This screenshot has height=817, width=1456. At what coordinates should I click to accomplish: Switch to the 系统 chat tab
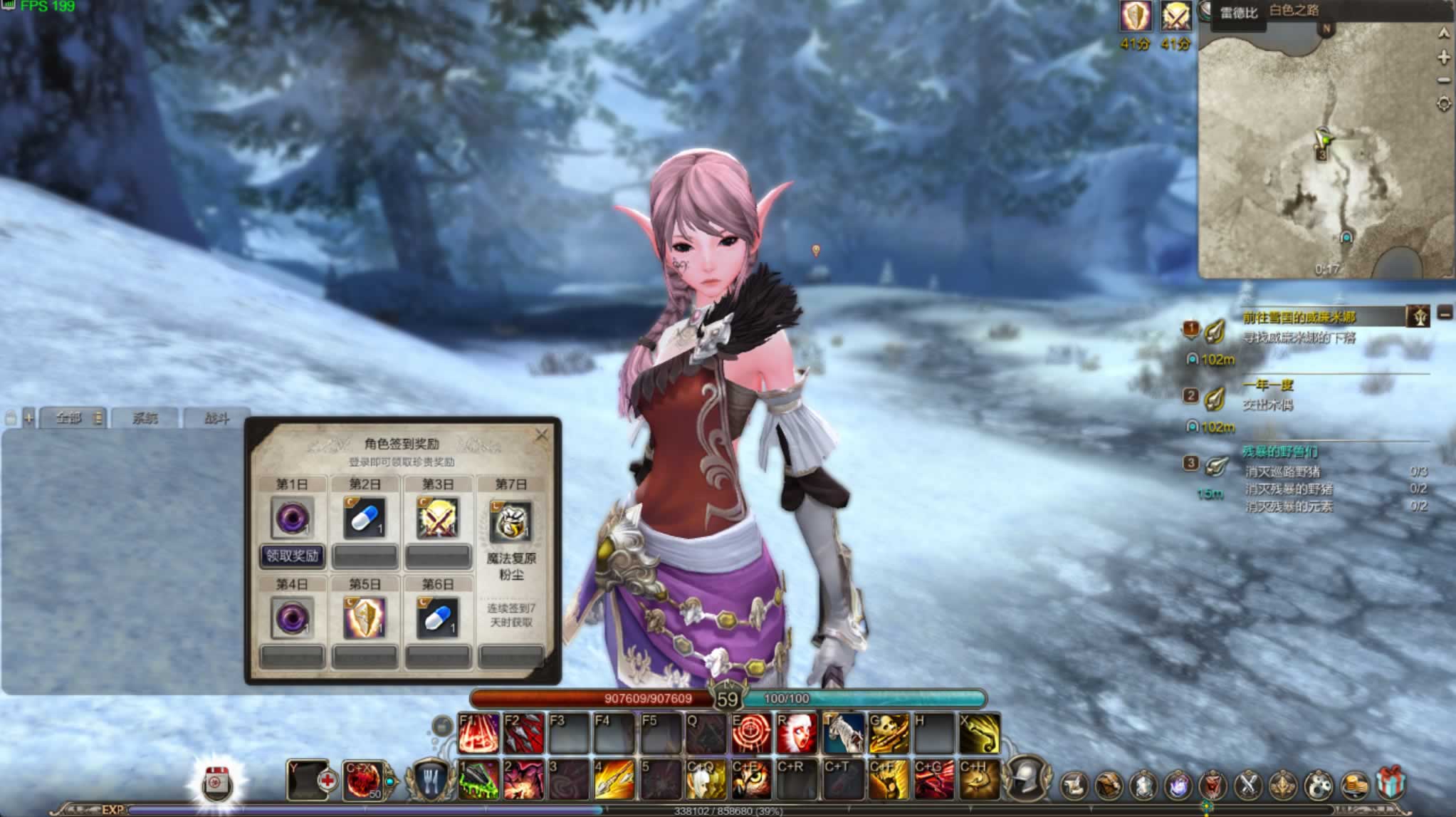[x=145, y=418]
